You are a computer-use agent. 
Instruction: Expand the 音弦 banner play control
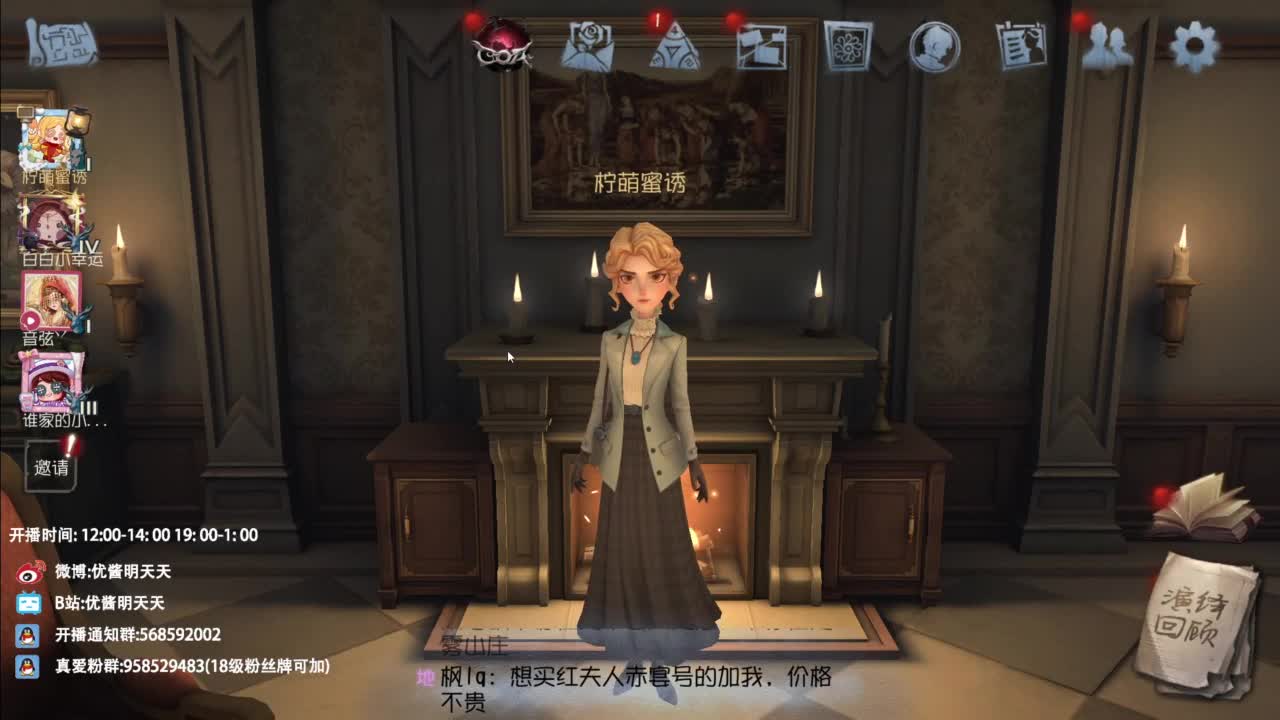29,318
